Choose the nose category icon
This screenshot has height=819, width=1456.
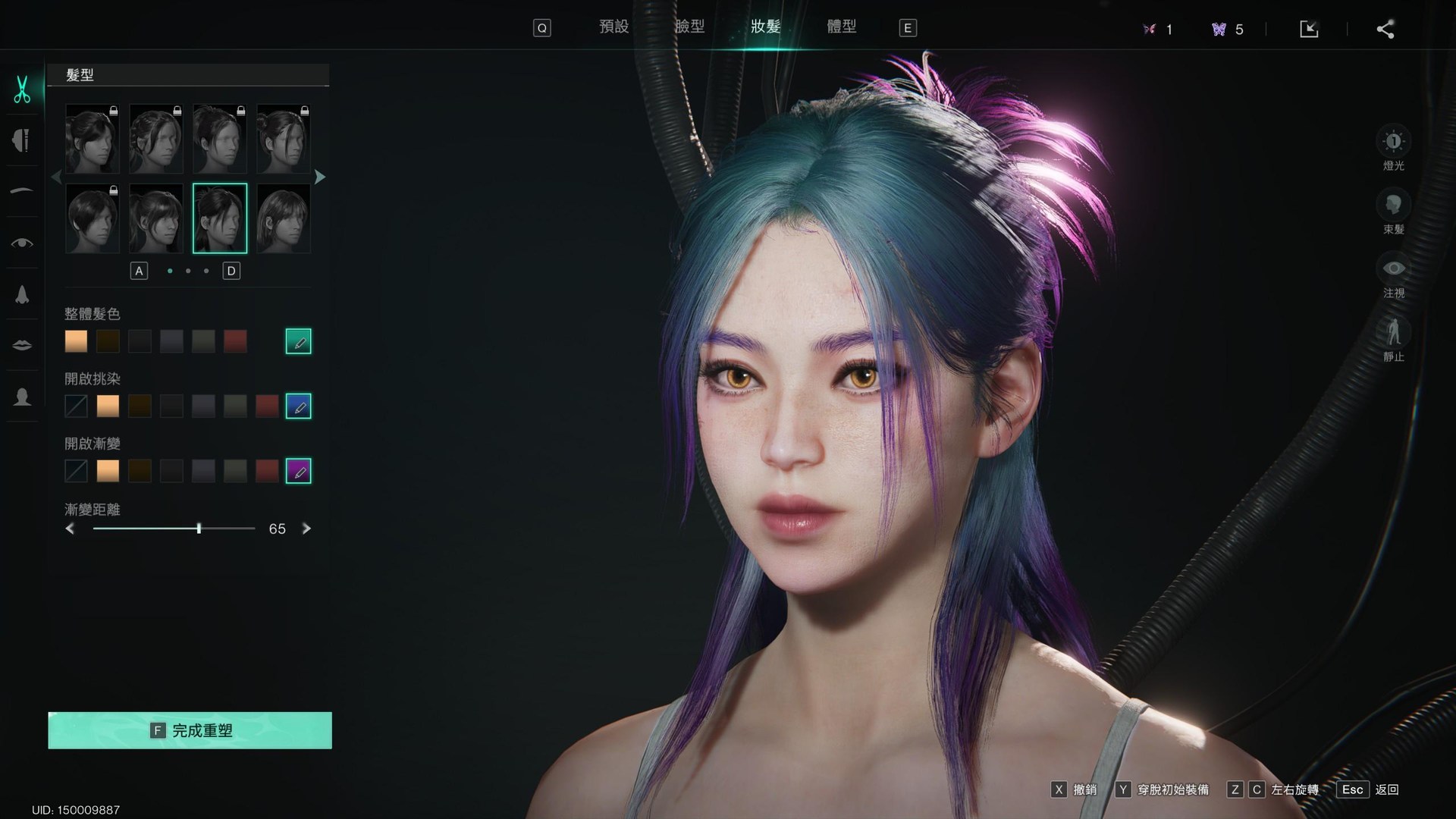coord(22,294)
